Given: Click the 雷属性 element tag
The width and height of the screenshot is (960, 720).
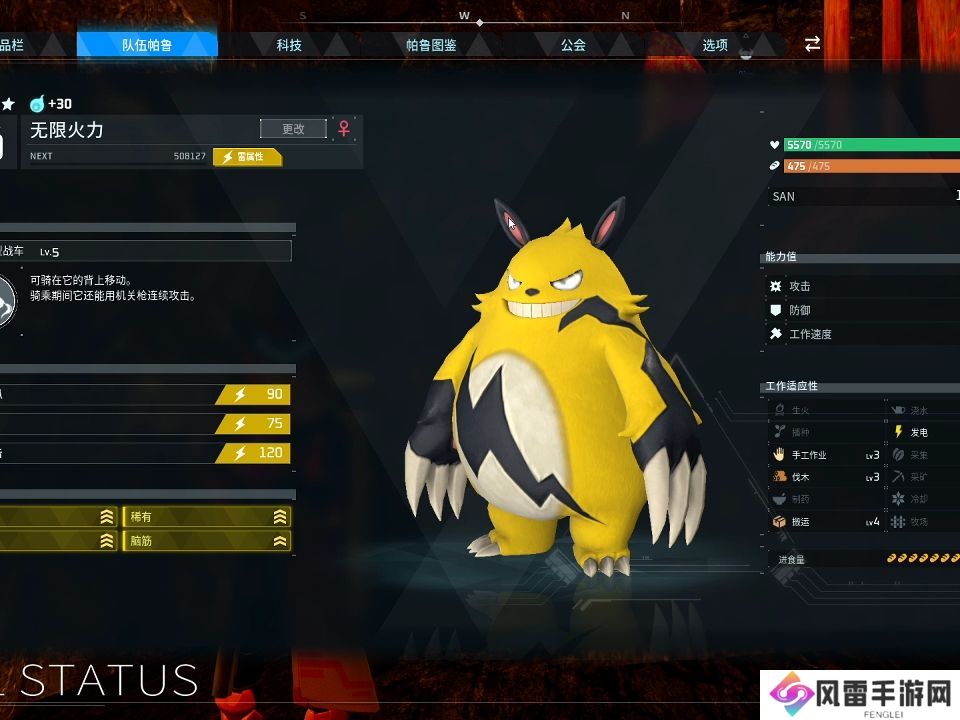Looking at the screenshot, I should (x=248, y=157).
